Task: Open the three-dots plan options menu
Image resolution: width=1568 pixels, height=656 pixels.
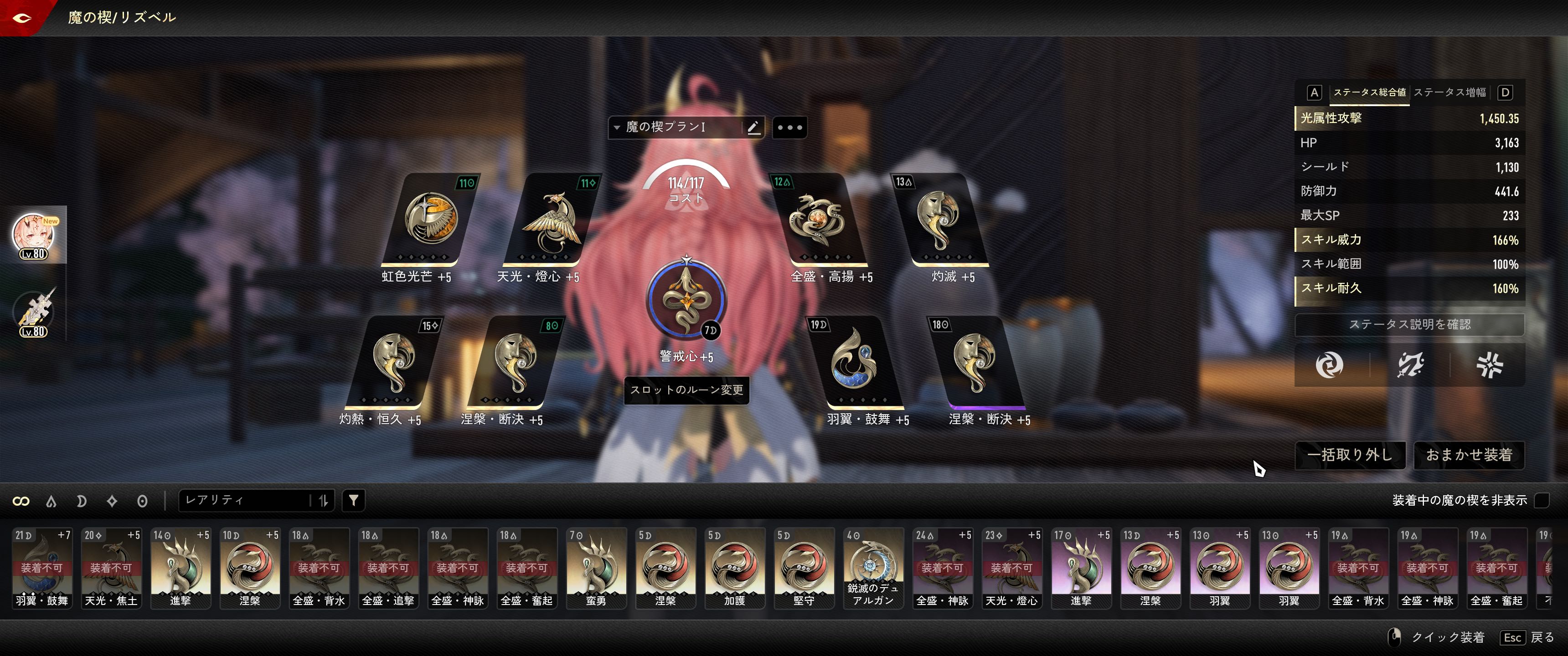Action: coord(789,128)
